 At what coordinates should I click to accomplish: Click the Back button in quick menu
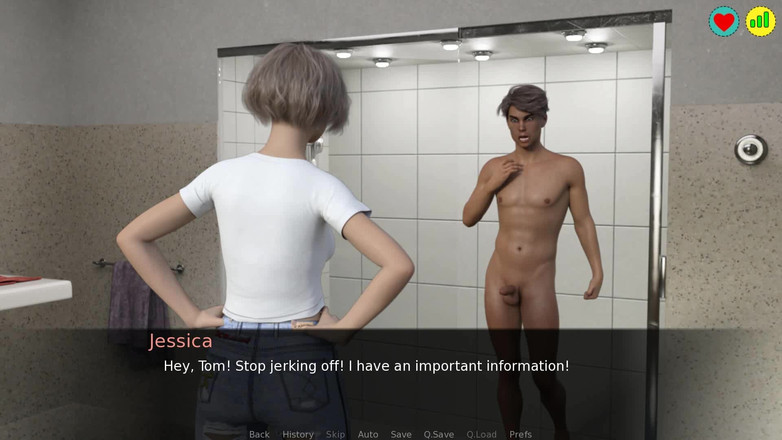(259, 434)
